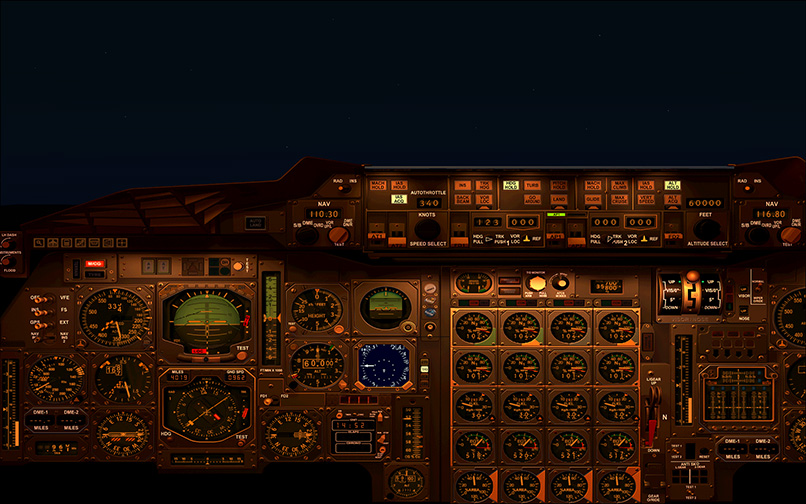Engage the VERT SPEED button

click(x=646, y=199)
